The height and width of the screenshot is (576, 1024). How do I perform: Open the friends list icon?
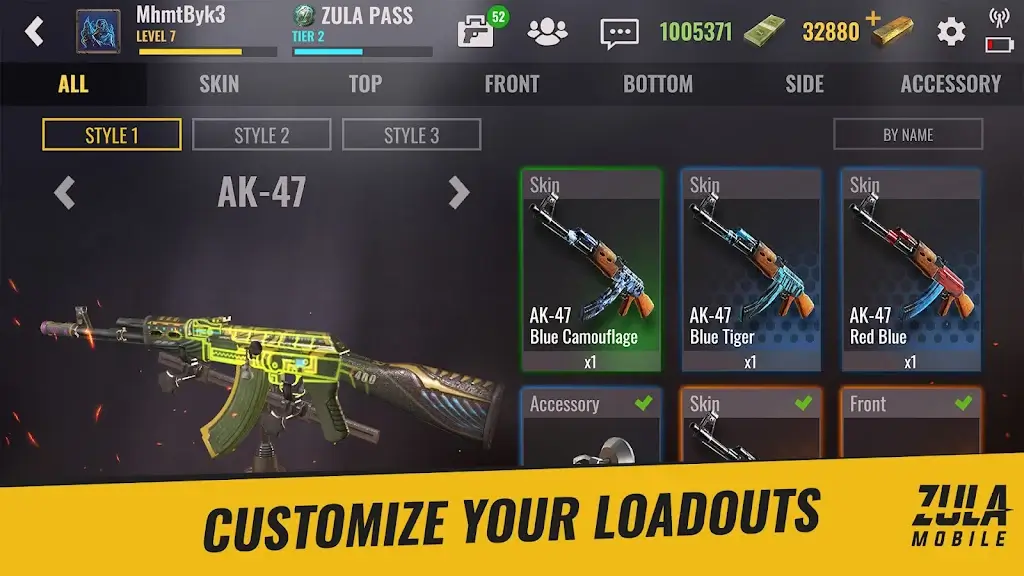[547, 32]
